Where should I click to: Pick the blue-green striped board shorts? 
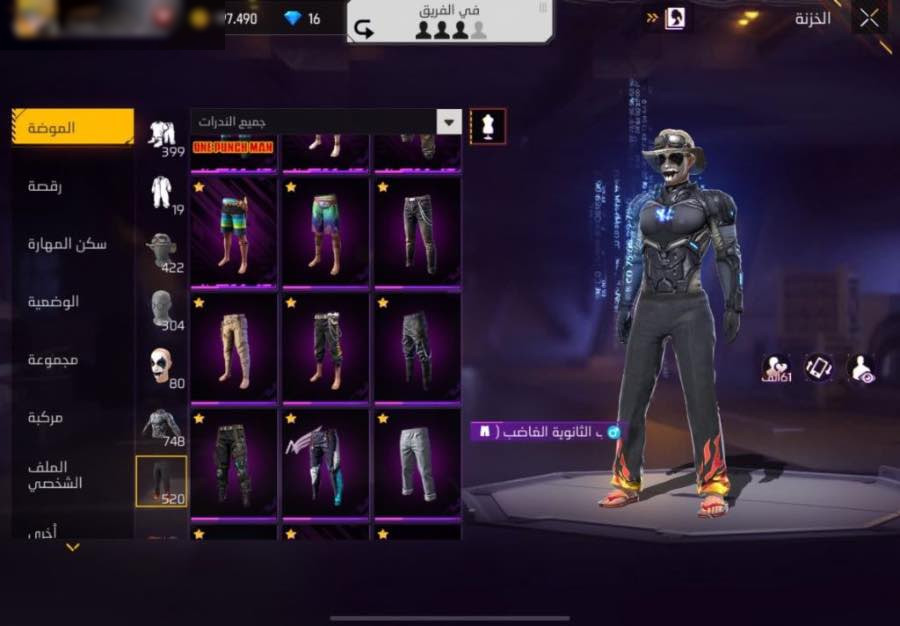(233, 232)
